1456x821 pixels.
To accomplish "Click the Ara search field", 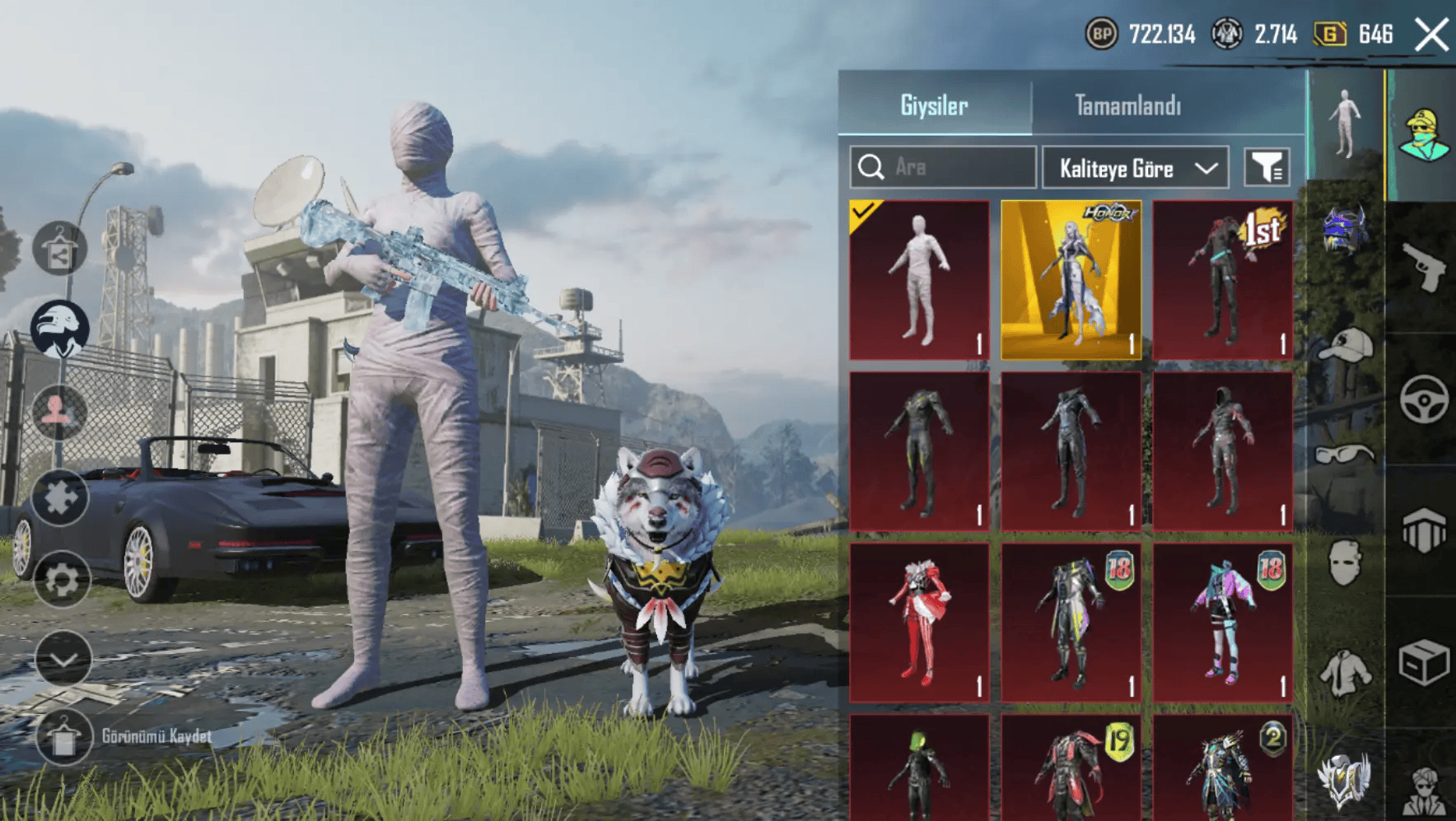I will (943, 167).
